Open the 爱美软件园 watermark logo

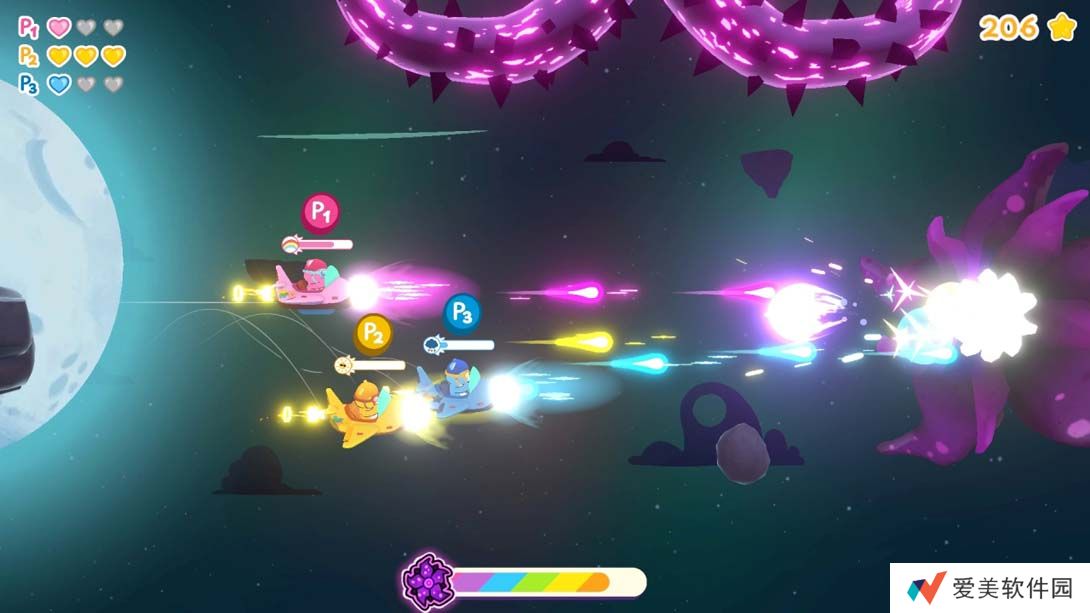coord(927,588)
